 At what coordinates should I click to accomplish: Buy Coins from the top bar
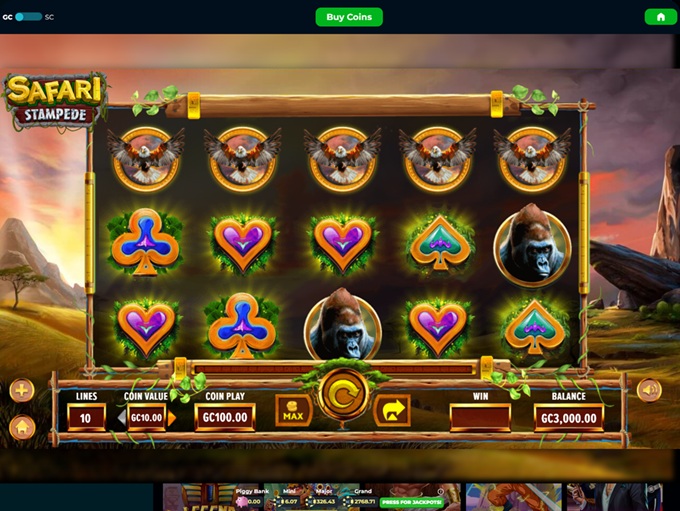pyautogui.click(x=349, y=17)
